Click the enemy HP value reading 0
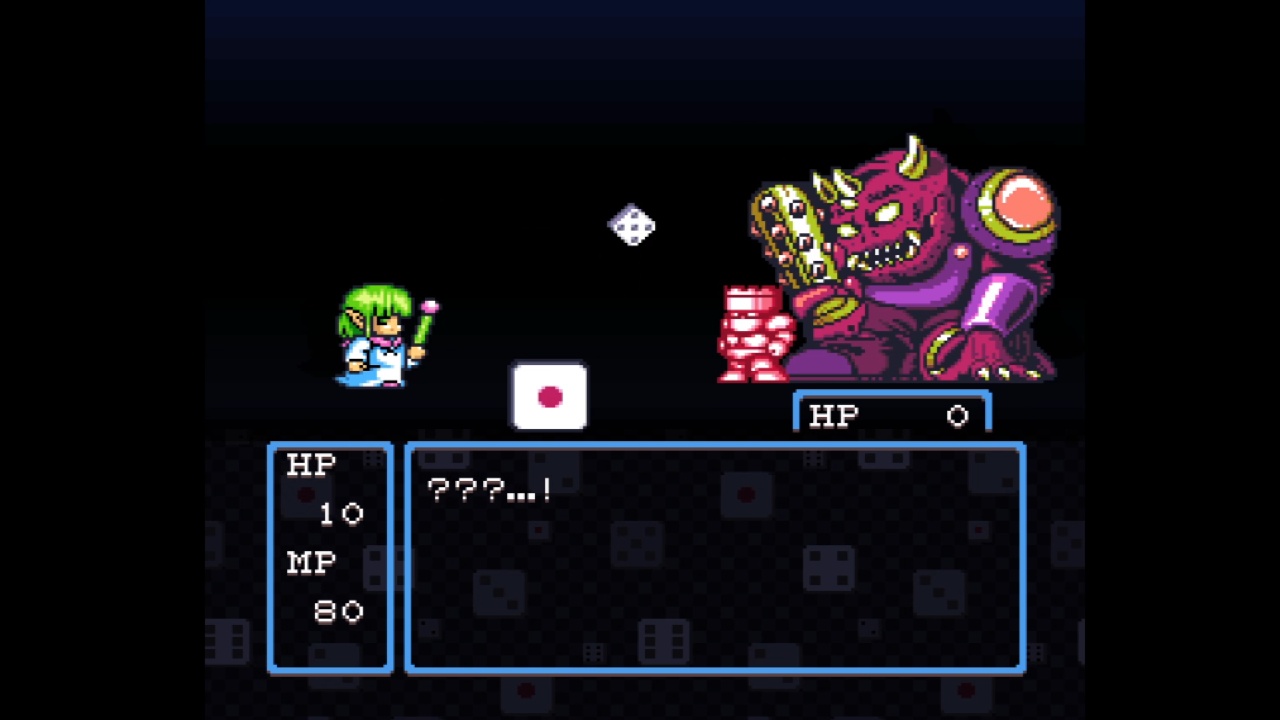Screen dimensions: 1280x720 957,416
